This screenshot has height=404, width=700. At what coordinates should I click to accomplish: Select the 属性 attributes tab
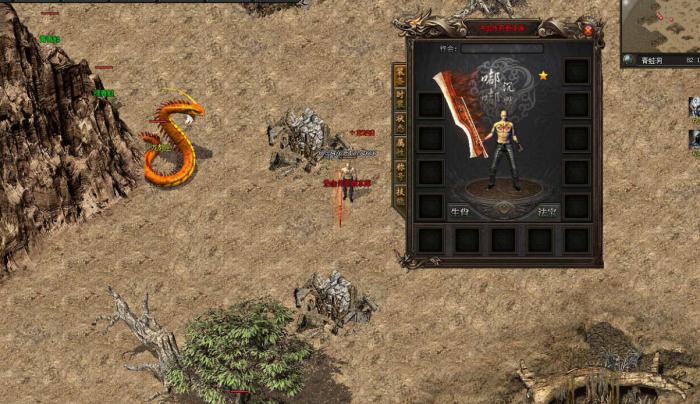[400, 148]
